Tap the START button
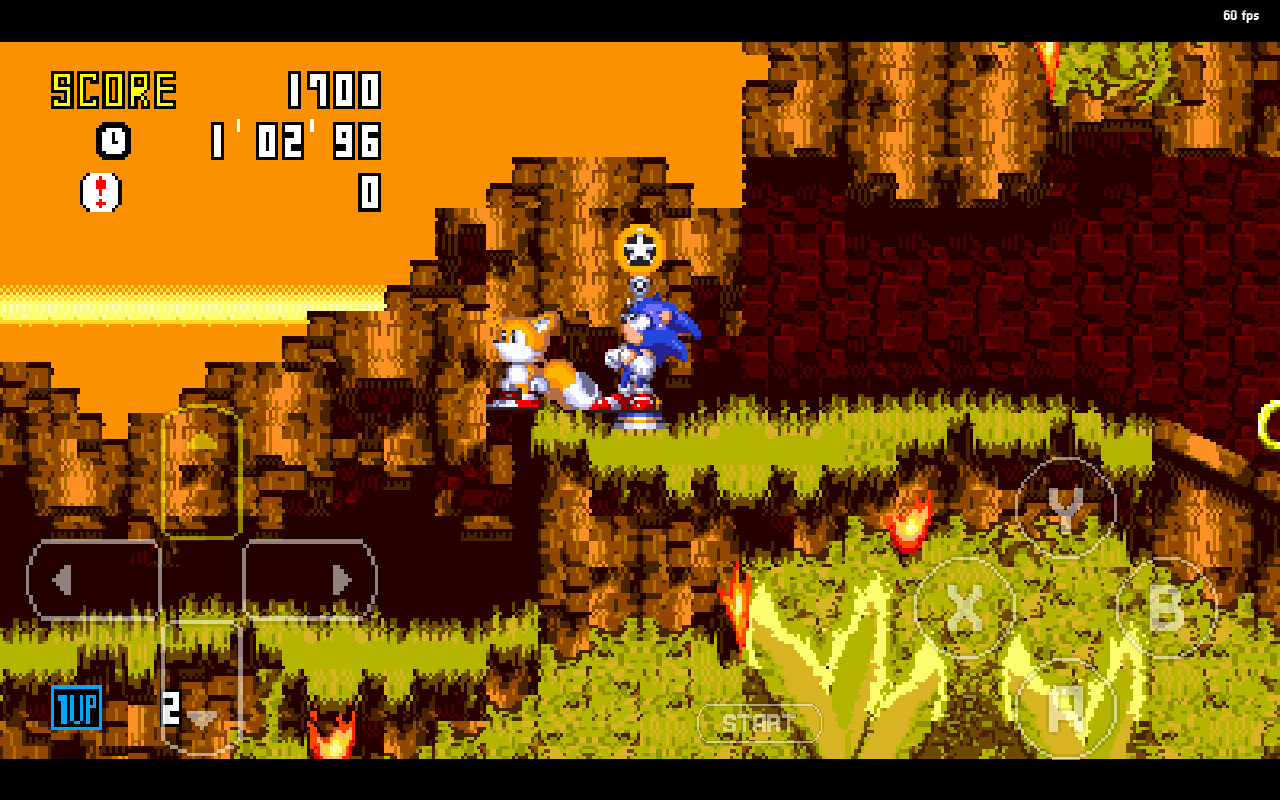 [x=760, y=722]
